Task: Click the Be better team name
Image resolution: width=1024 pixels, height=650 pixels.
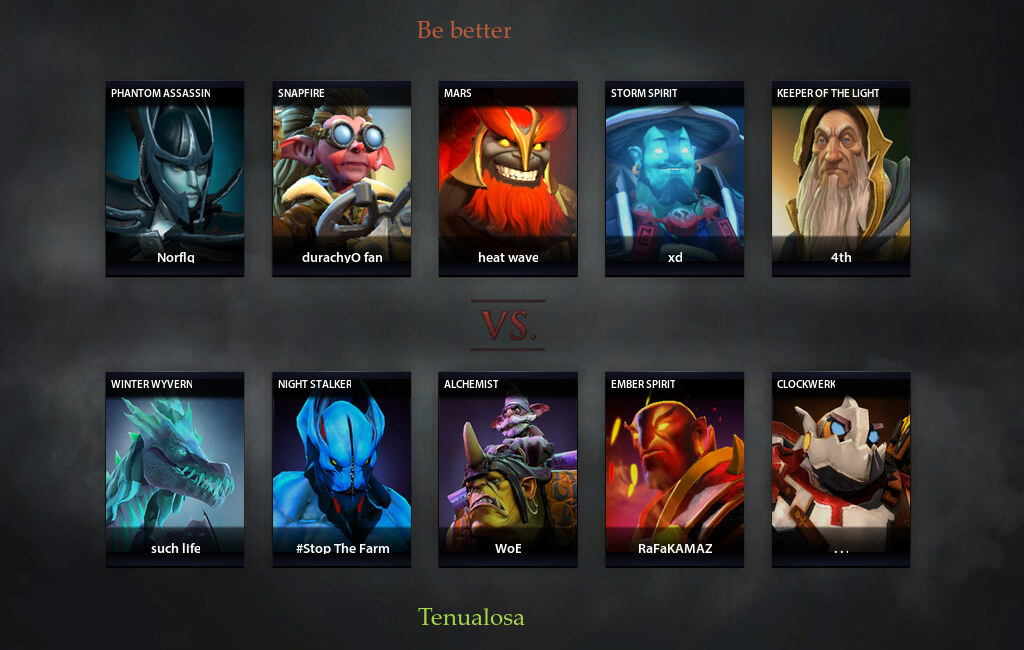Action: 464,31
